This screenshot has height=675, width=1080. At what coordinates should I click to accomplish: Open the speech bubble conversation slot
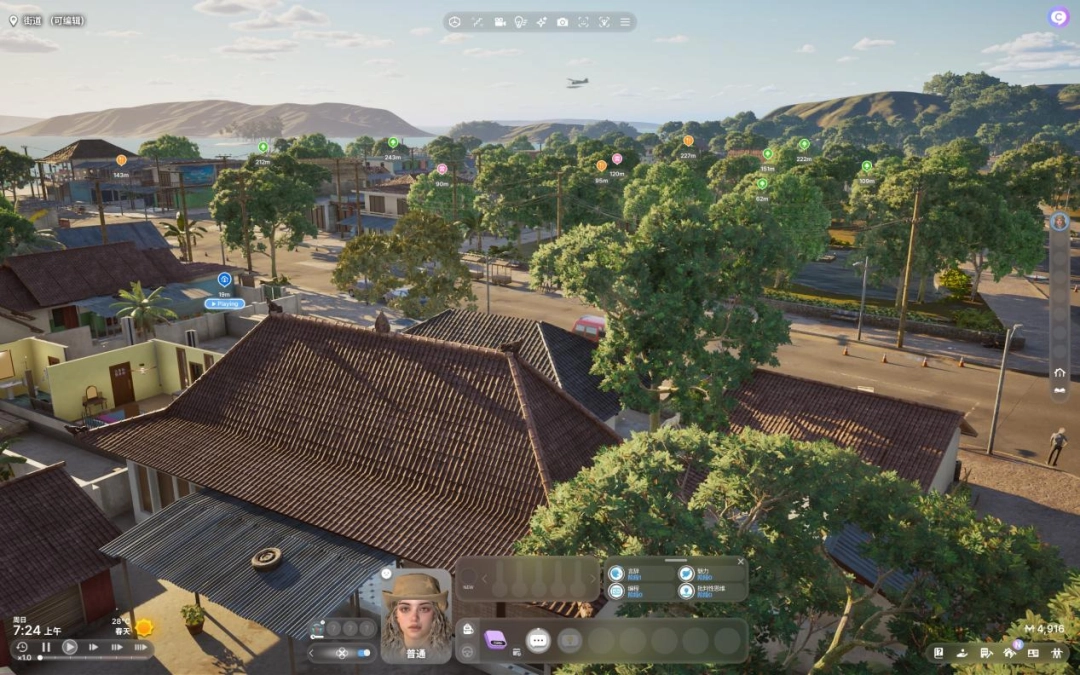538,640
